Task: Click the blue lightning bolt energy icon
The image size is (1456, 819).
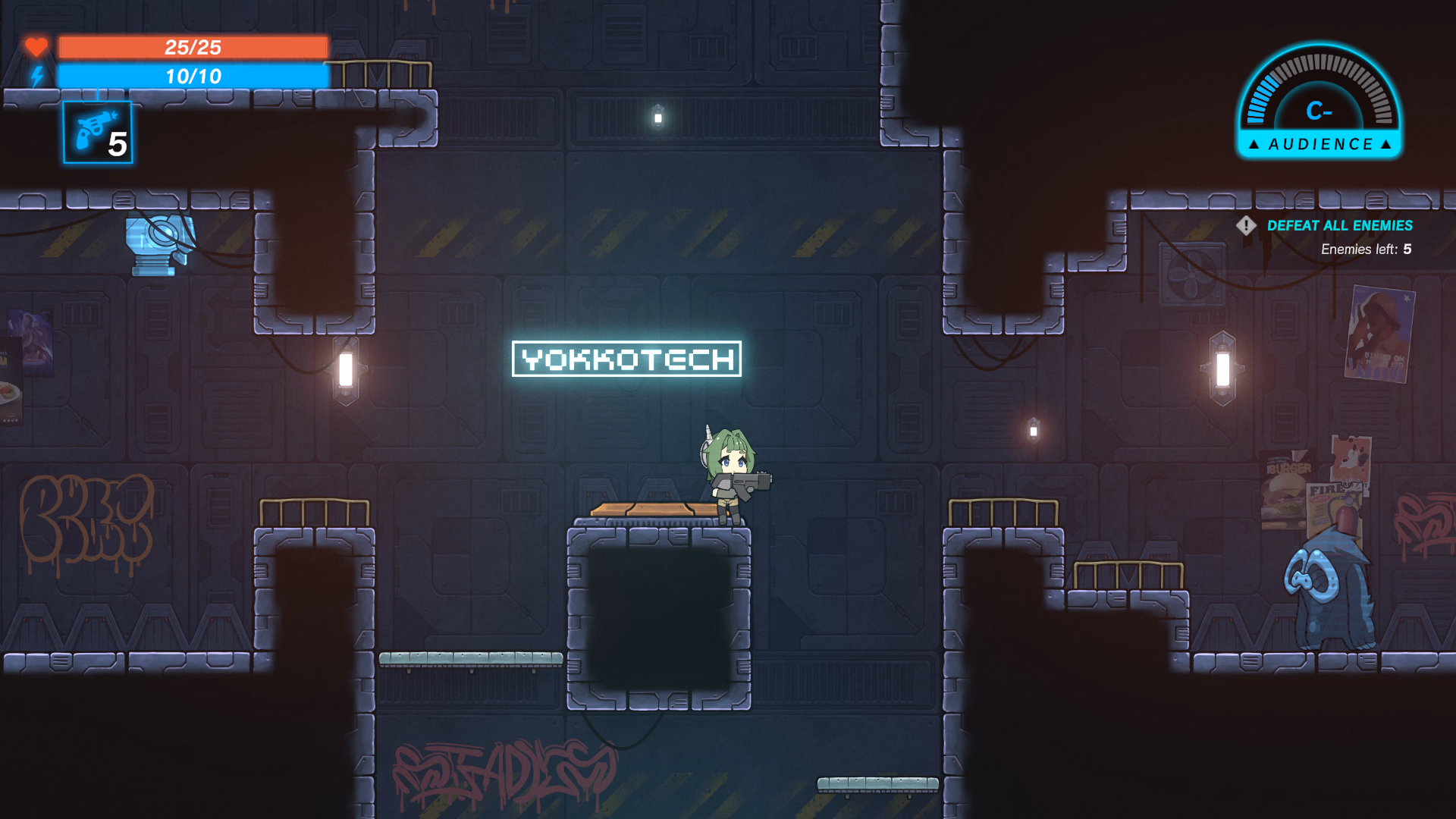Action: coord(35,76)
